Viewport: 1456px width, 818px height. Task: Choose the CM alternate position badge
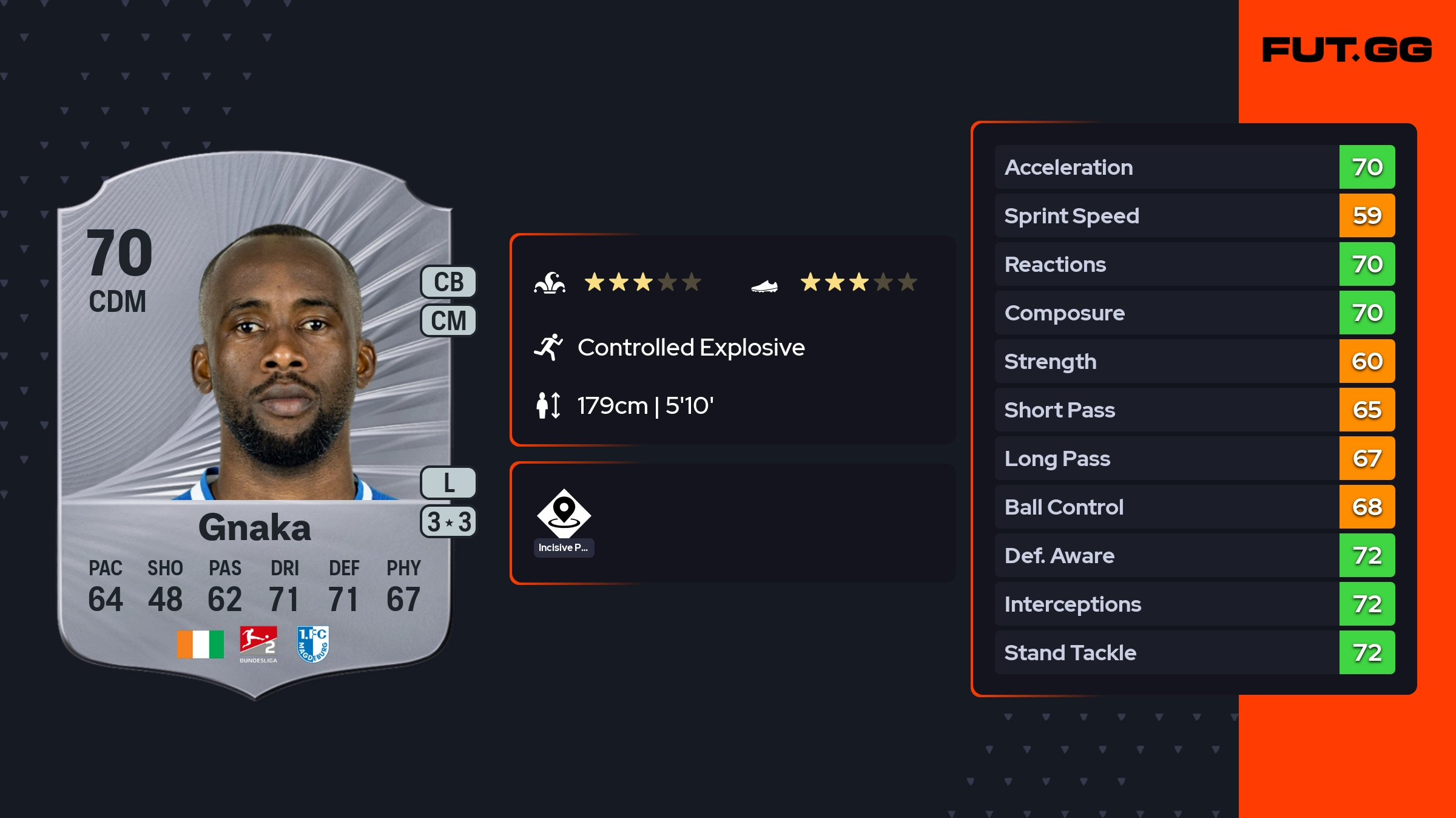click(448, 320)
